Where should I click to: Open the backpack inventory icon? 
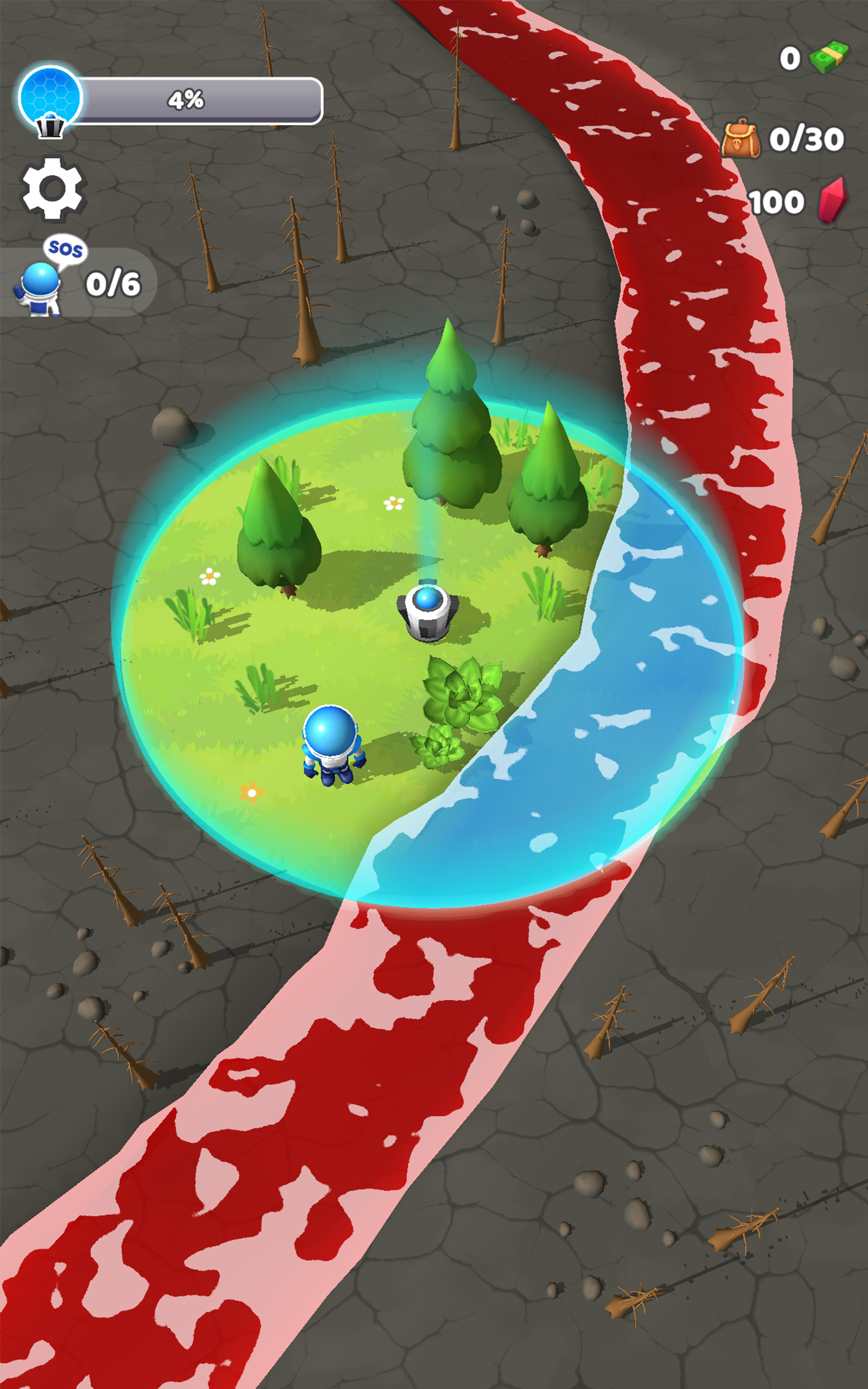[x=741, y=139]
